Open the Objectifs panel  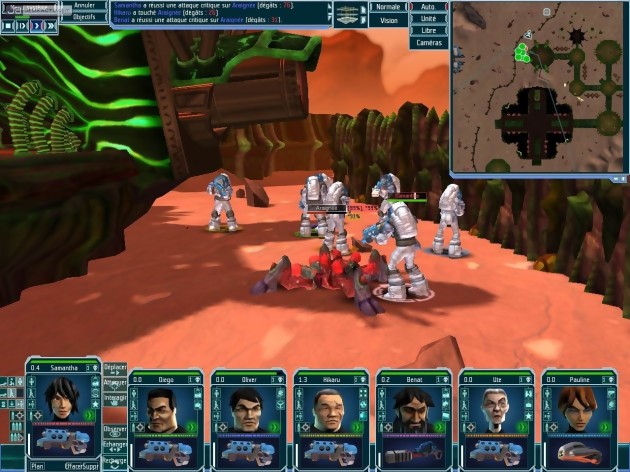pyautogui.click(x=84, y=18)
